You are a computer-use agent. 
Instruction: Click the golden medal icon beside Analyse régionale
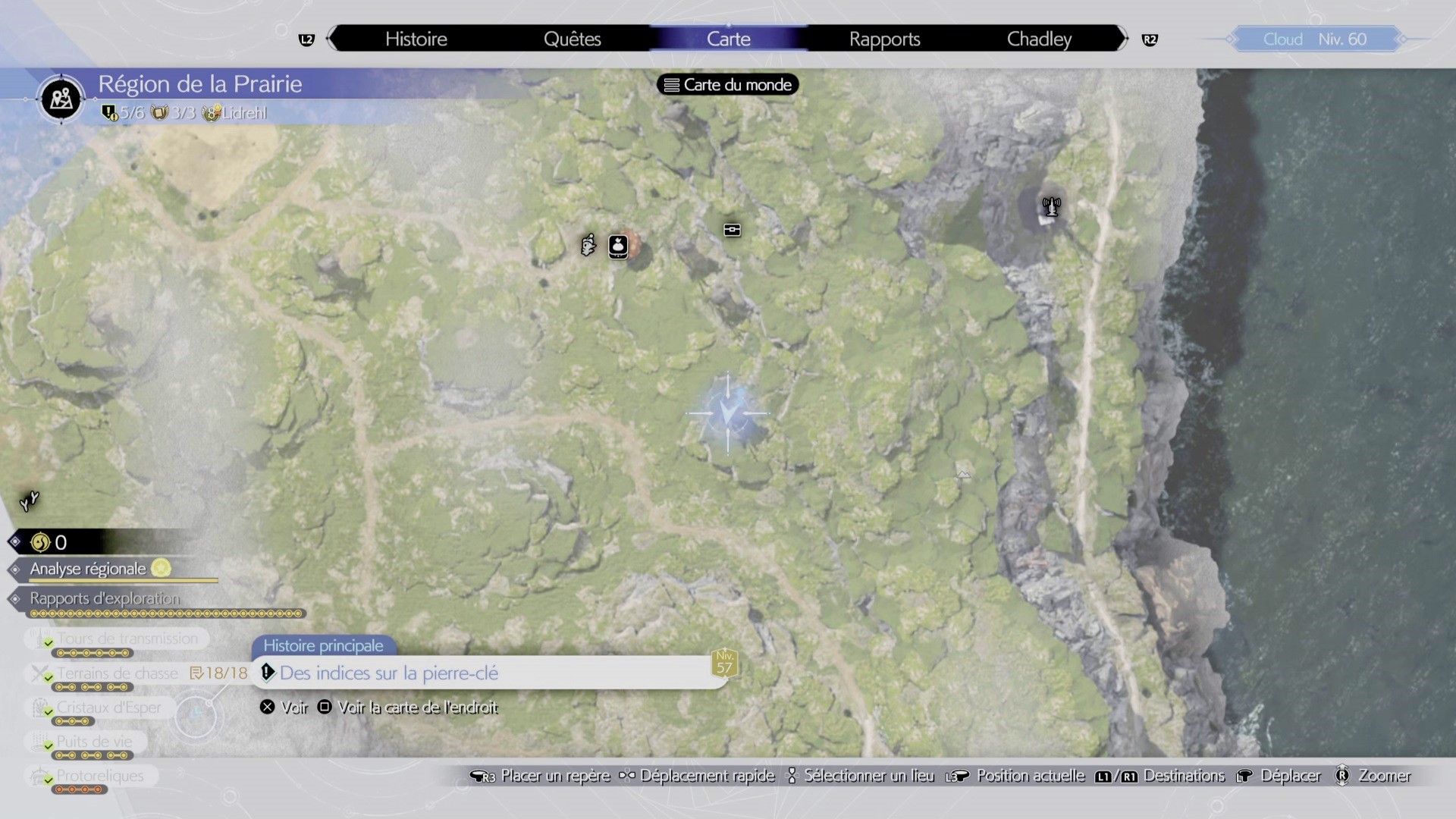tap(162, 569)
